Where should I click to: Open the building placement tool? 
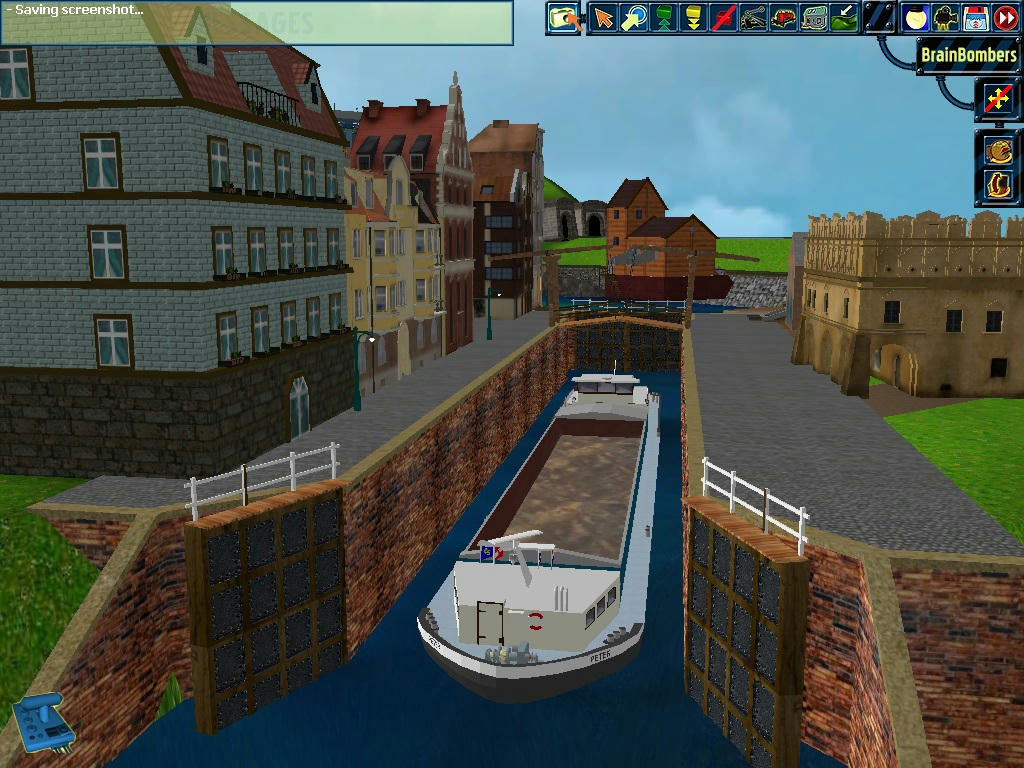pos(815,18)
